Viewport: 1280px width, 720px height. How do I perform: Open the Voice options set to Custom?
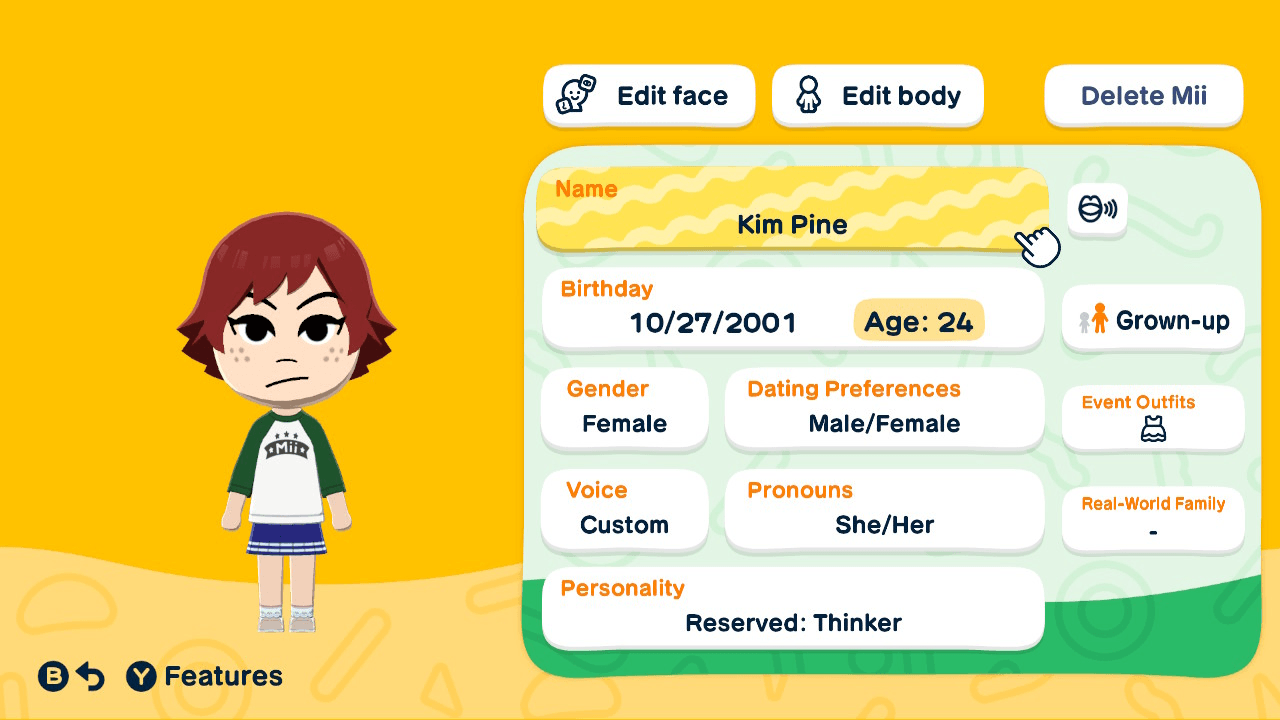(x=624, y=510)
